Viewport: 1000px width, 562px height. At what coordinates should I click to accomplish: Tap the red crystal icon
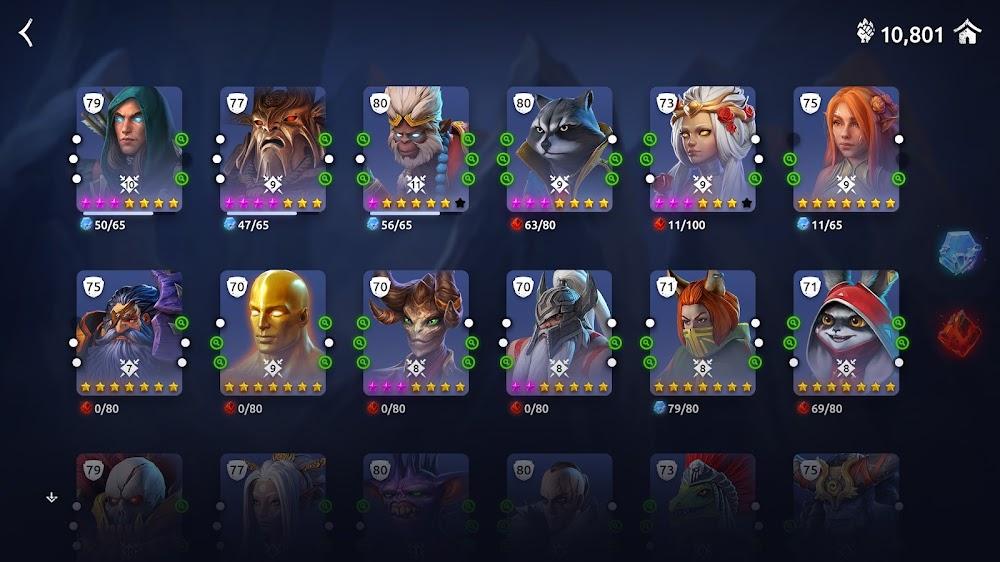pos(960,333)
